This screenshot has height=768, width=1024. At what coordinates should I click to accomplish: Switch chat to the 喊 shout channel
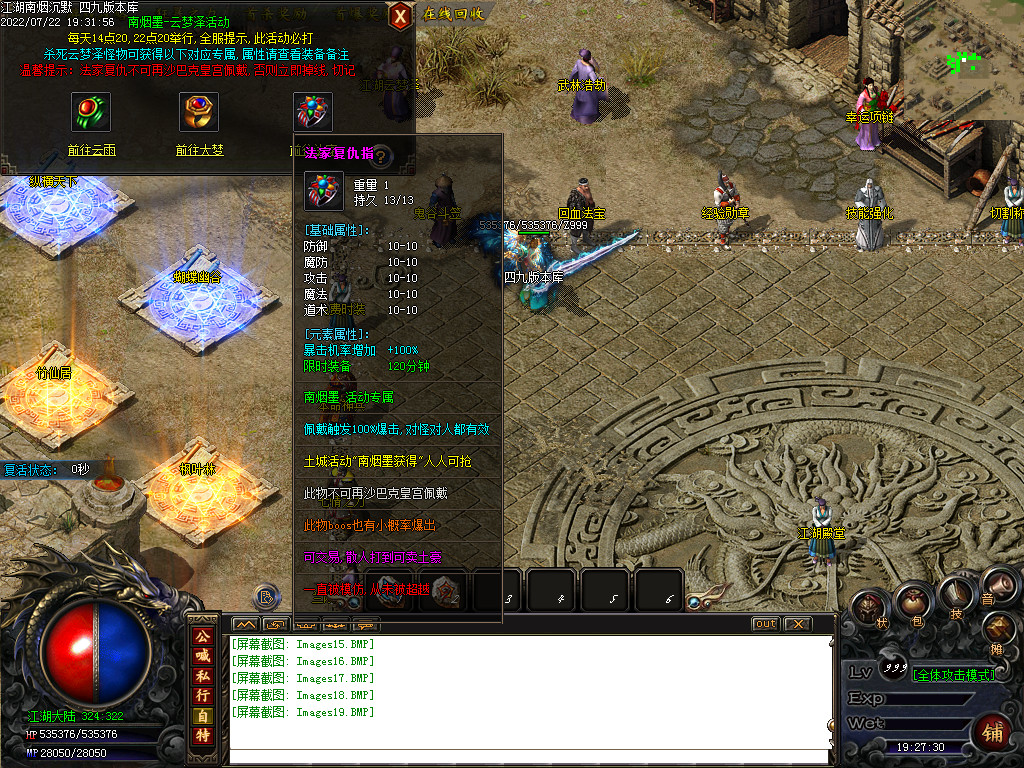(x=203, y=656)
